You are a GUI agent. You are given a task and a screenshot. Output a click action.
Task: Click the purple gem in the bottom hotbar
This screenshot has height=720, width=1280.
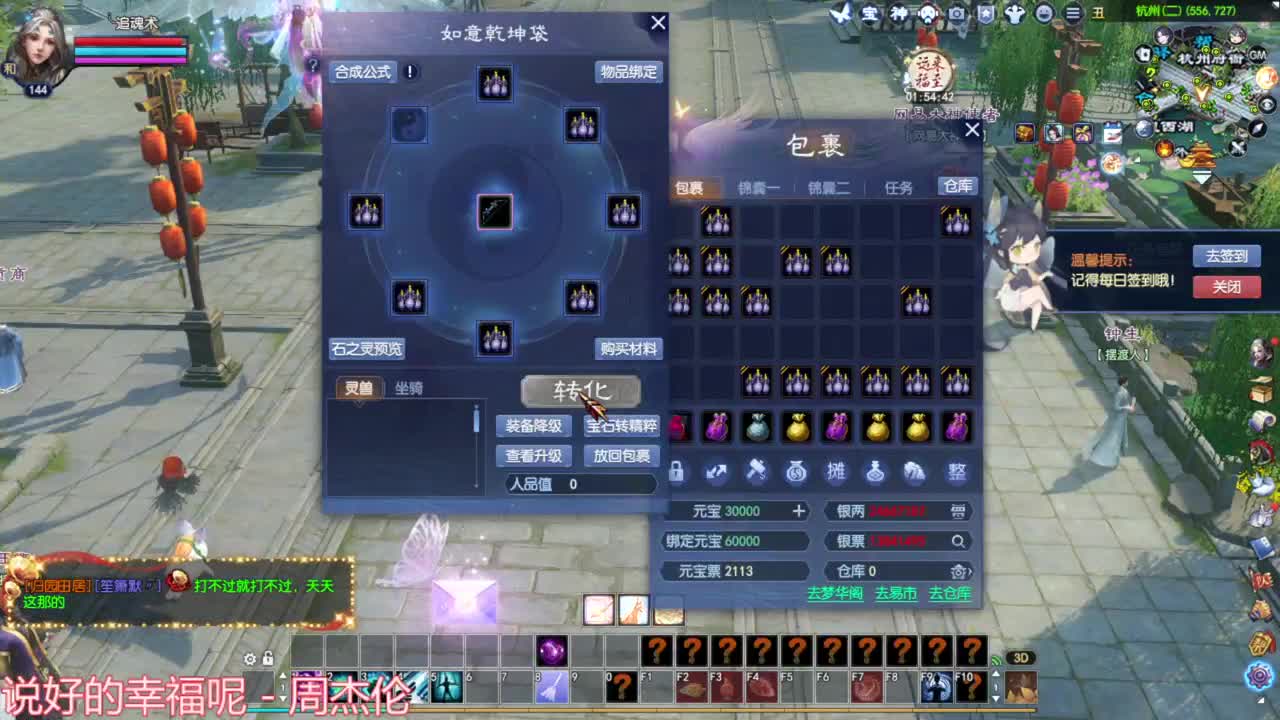point(553,652)
